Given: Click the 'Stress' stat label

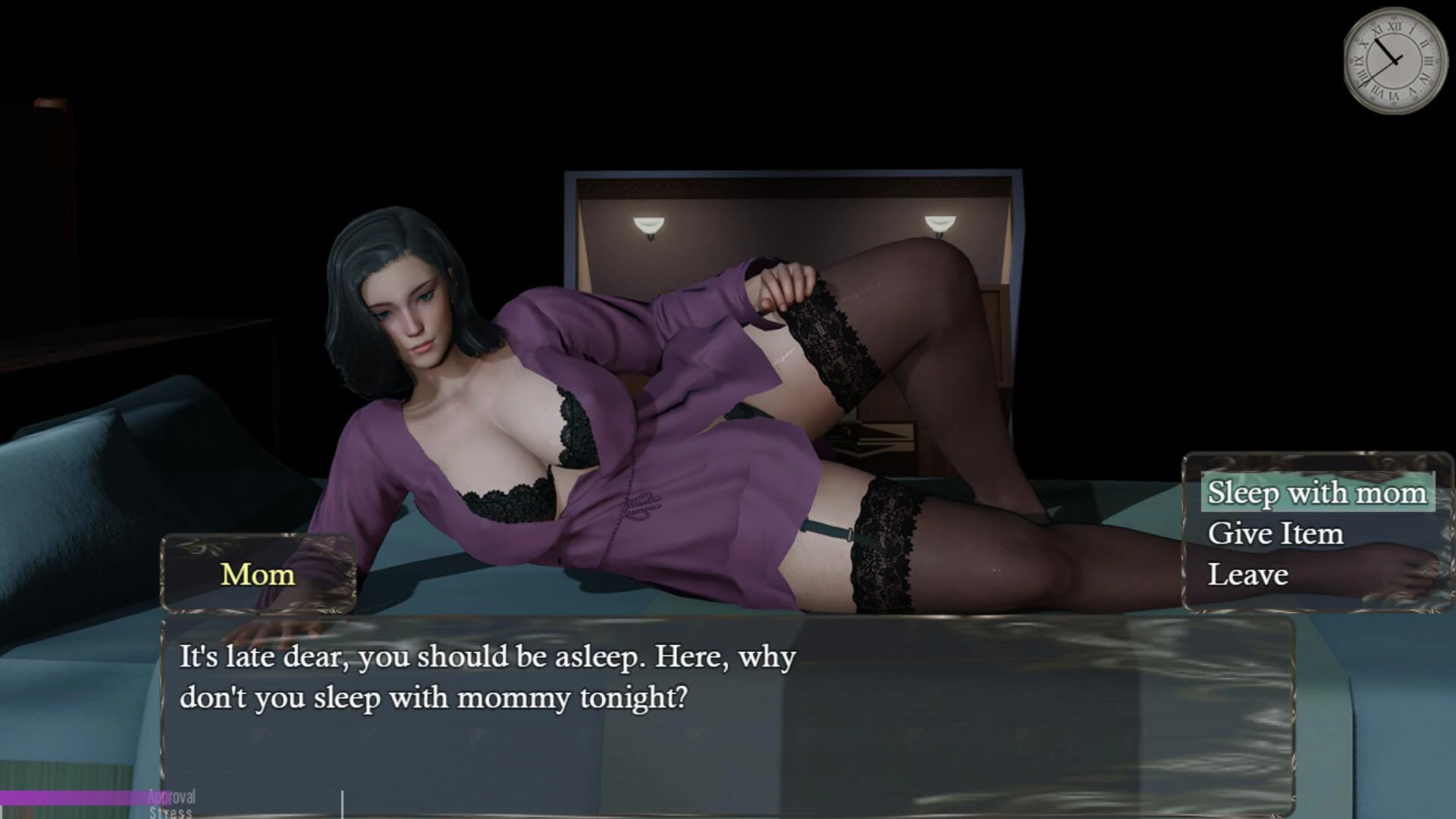Looking at the screenshot, I should coord(171,812).
